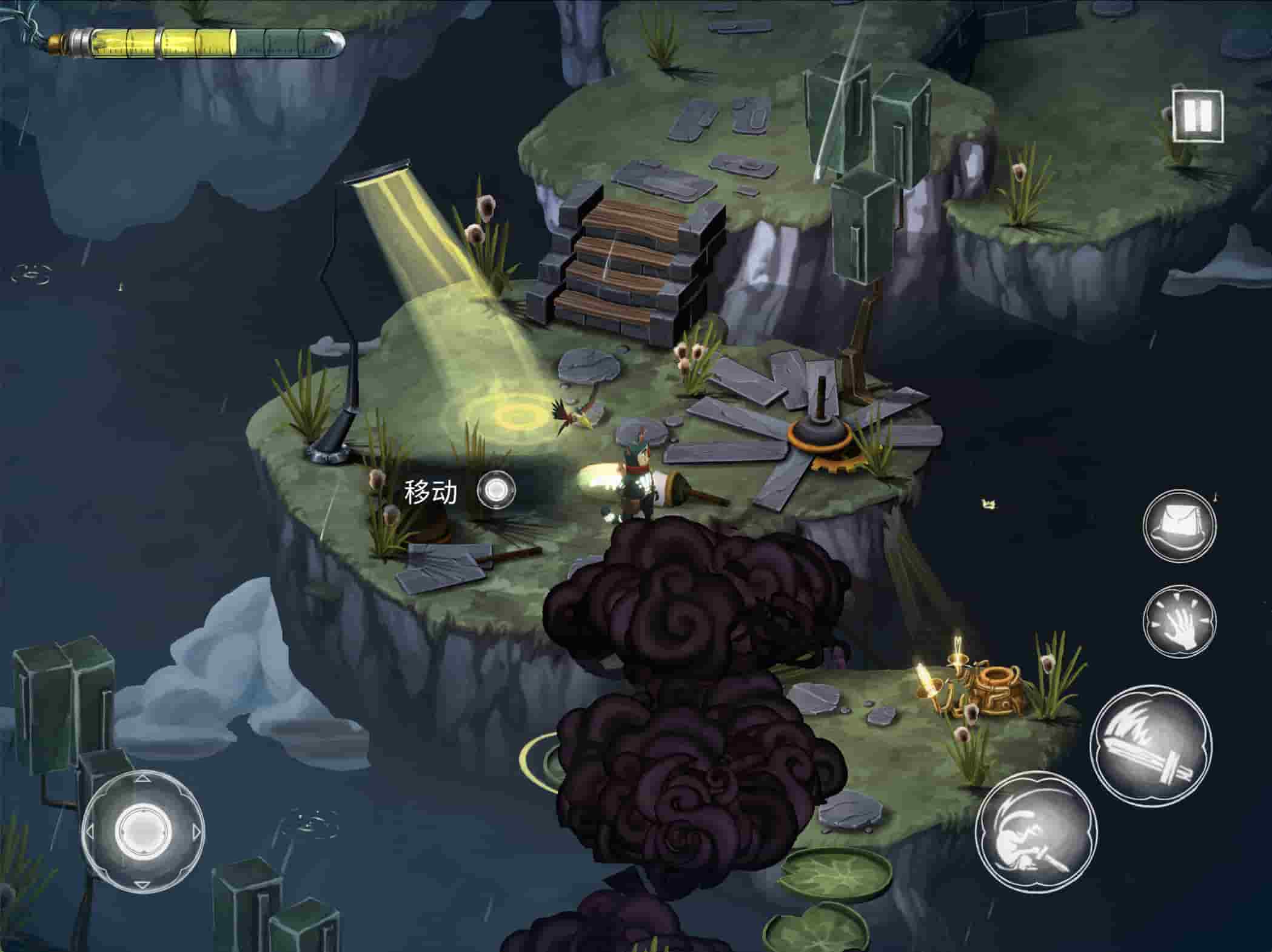Open the satchel bag icon
This screenshot has height=952, width=1272.
tap(1179, 524)
